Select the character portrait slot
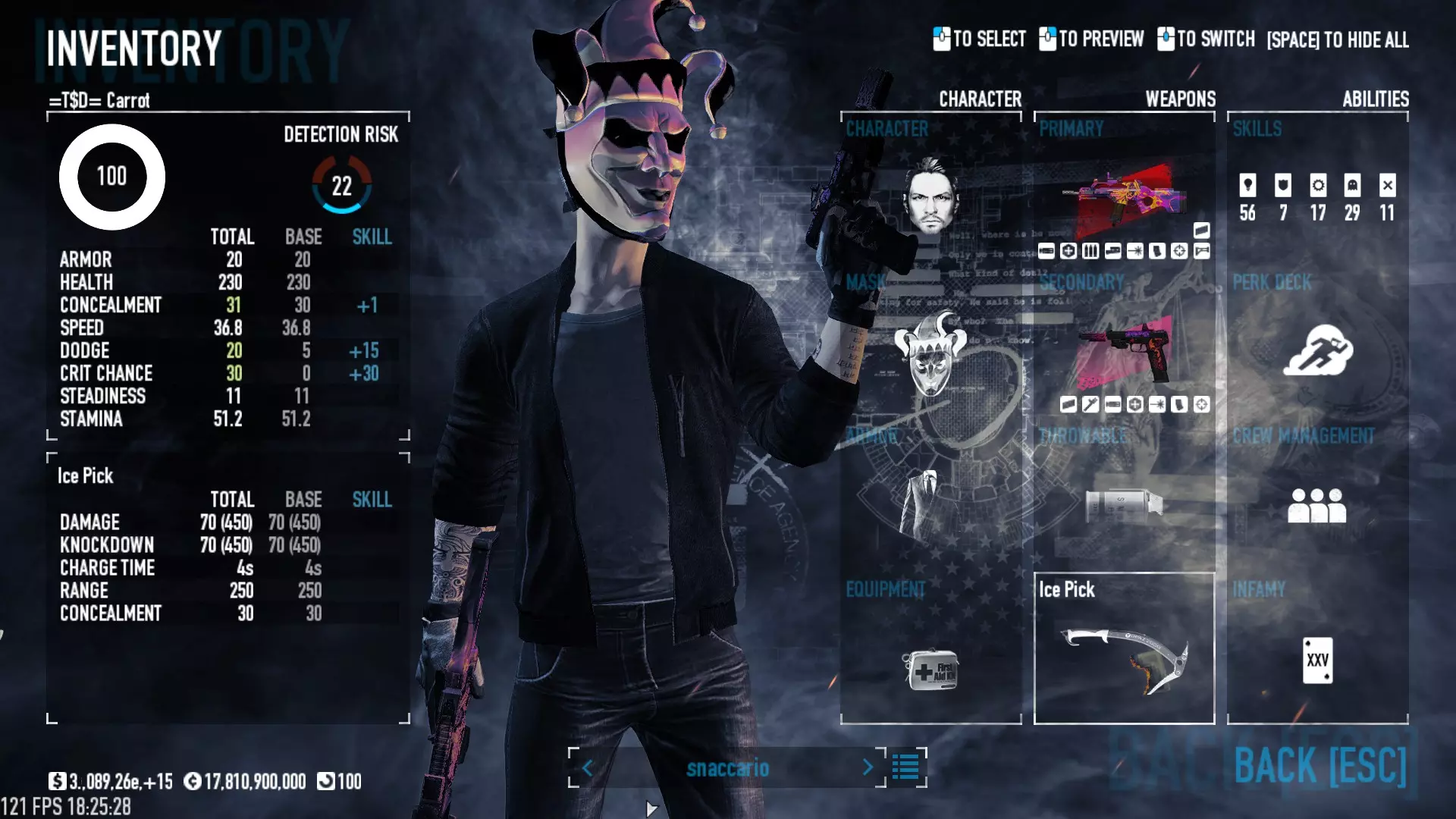This screenshot has width=1456, height=819. 930,195
